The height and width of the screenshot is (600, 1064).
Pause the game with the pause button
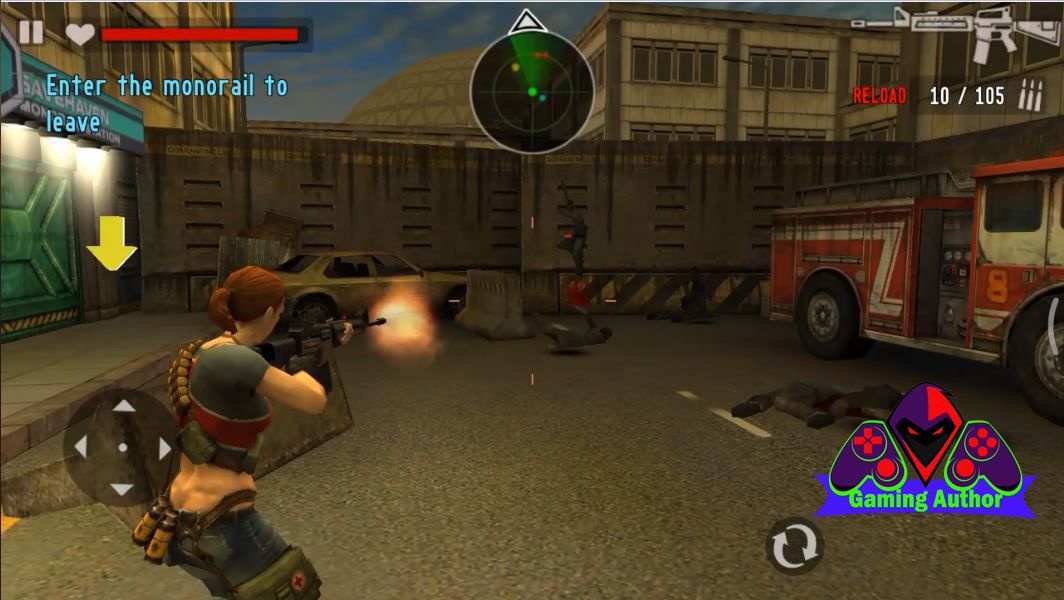(31, 33)
